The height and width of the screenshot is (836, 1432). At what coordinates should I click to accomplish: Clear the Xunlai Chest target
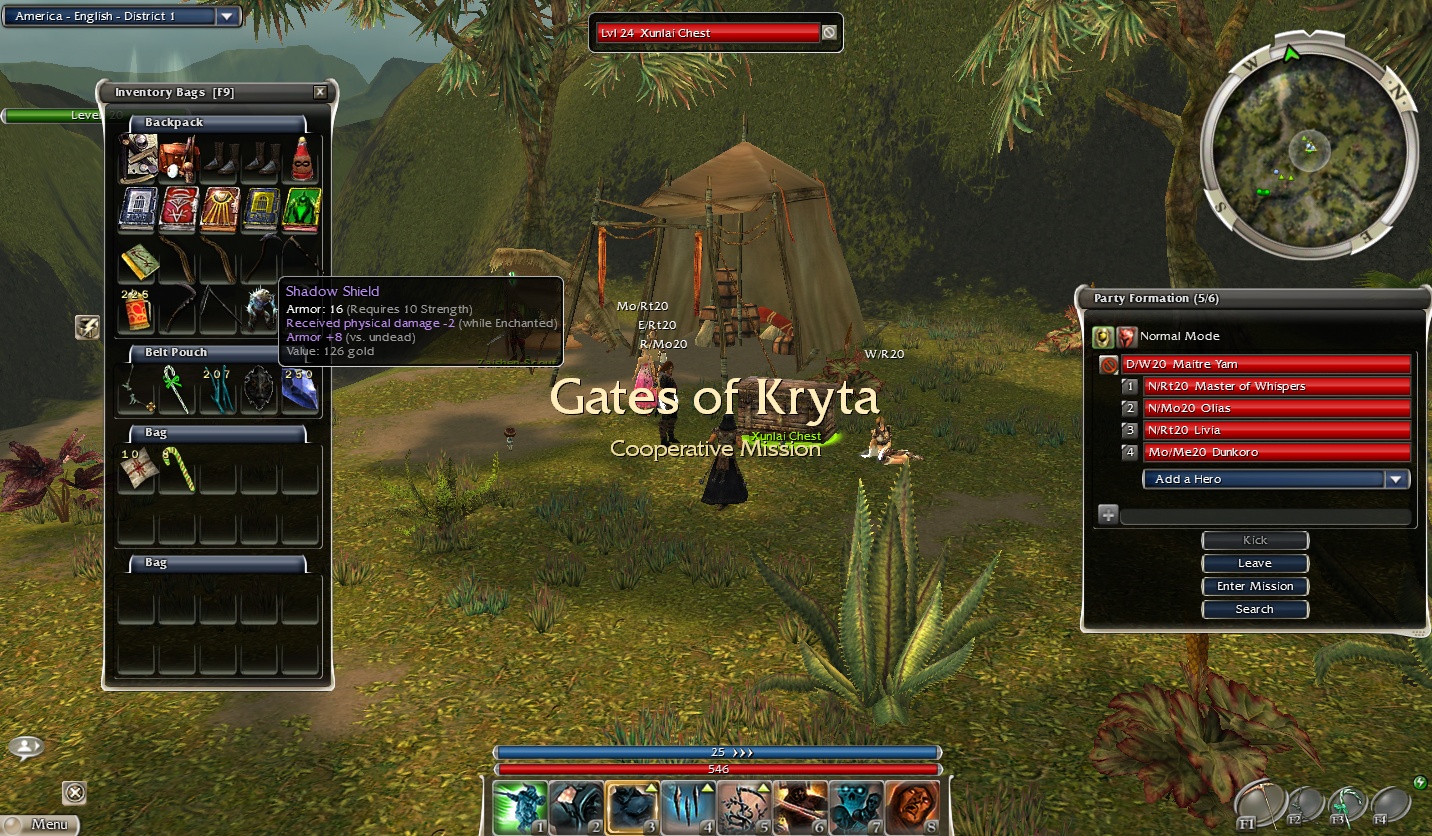coord(829,33)
